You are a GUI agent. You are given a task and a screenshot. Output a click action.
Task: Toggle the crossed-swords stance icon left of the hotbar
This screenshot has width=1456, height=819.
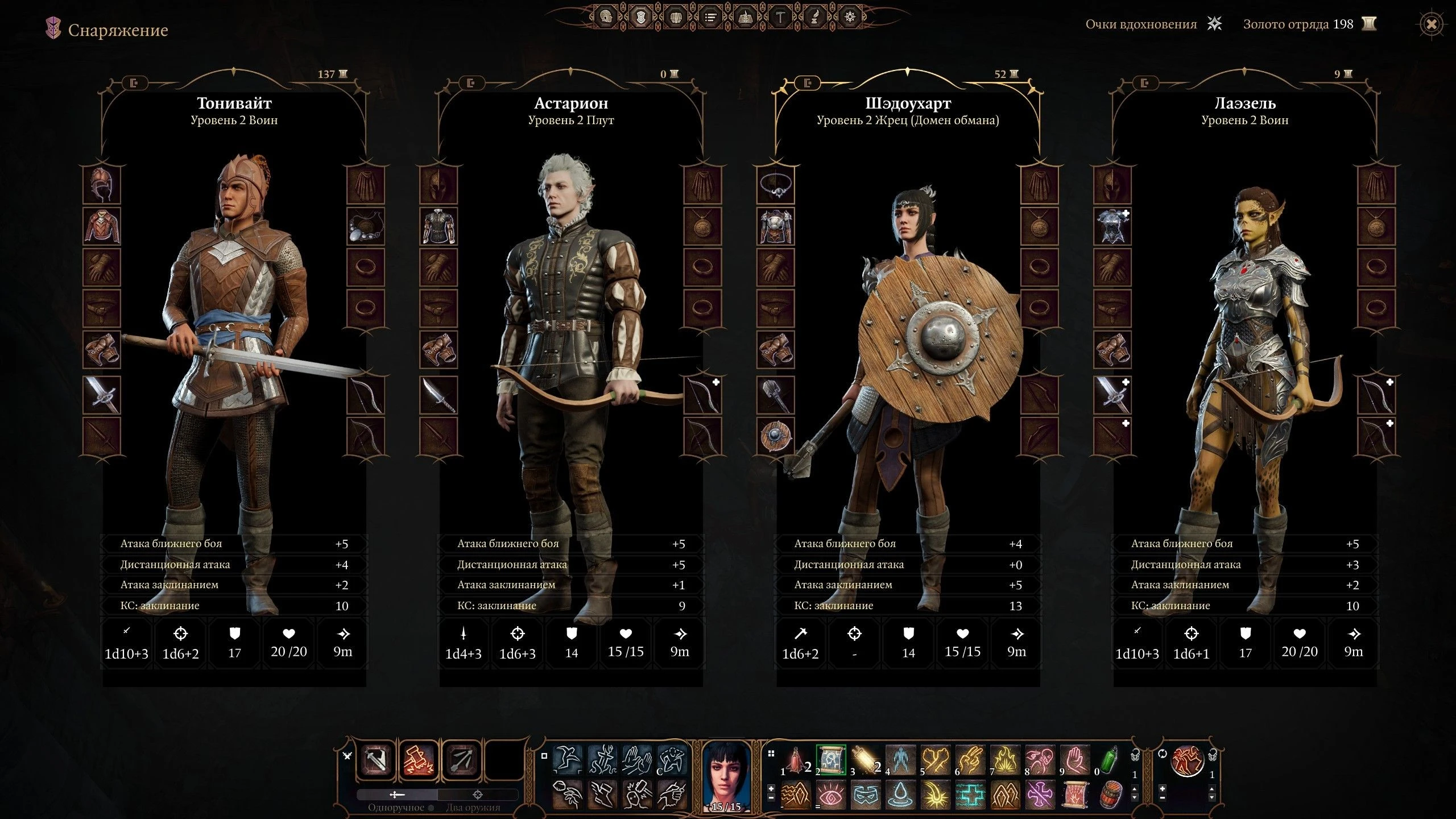click(x=347, y=756)
